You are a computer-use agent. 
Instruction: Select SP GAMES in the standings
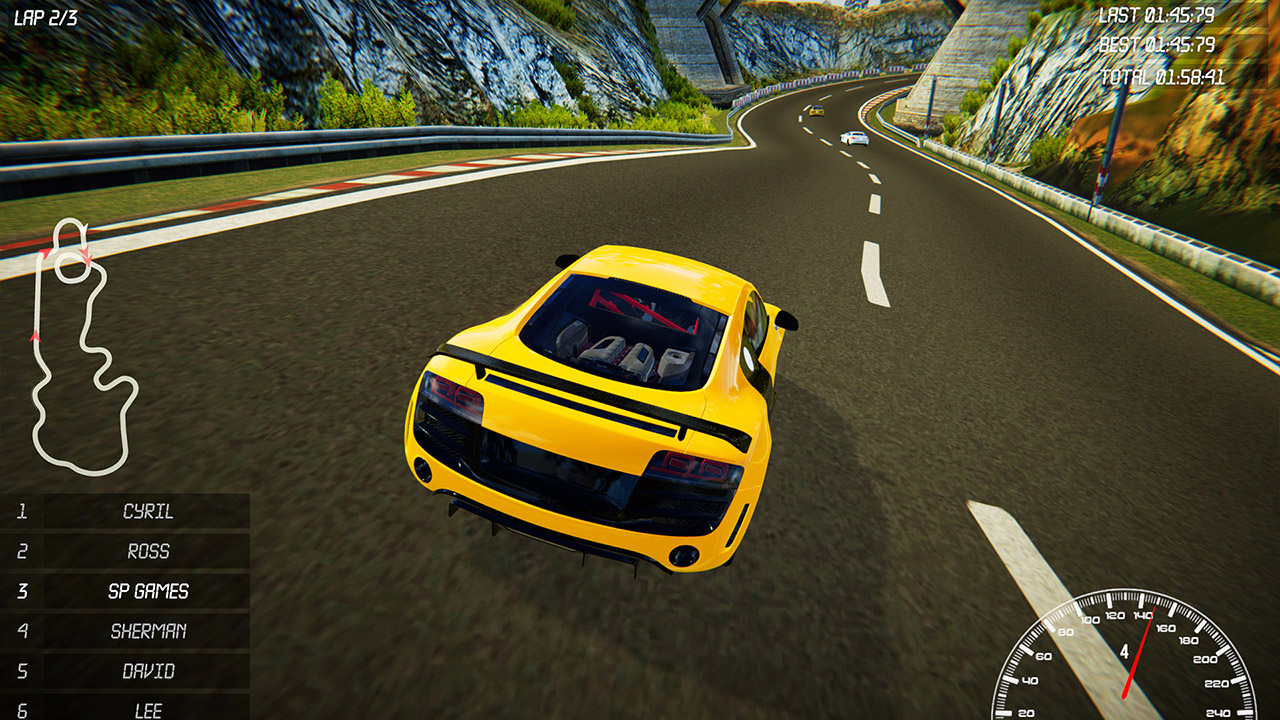point(146,591)
